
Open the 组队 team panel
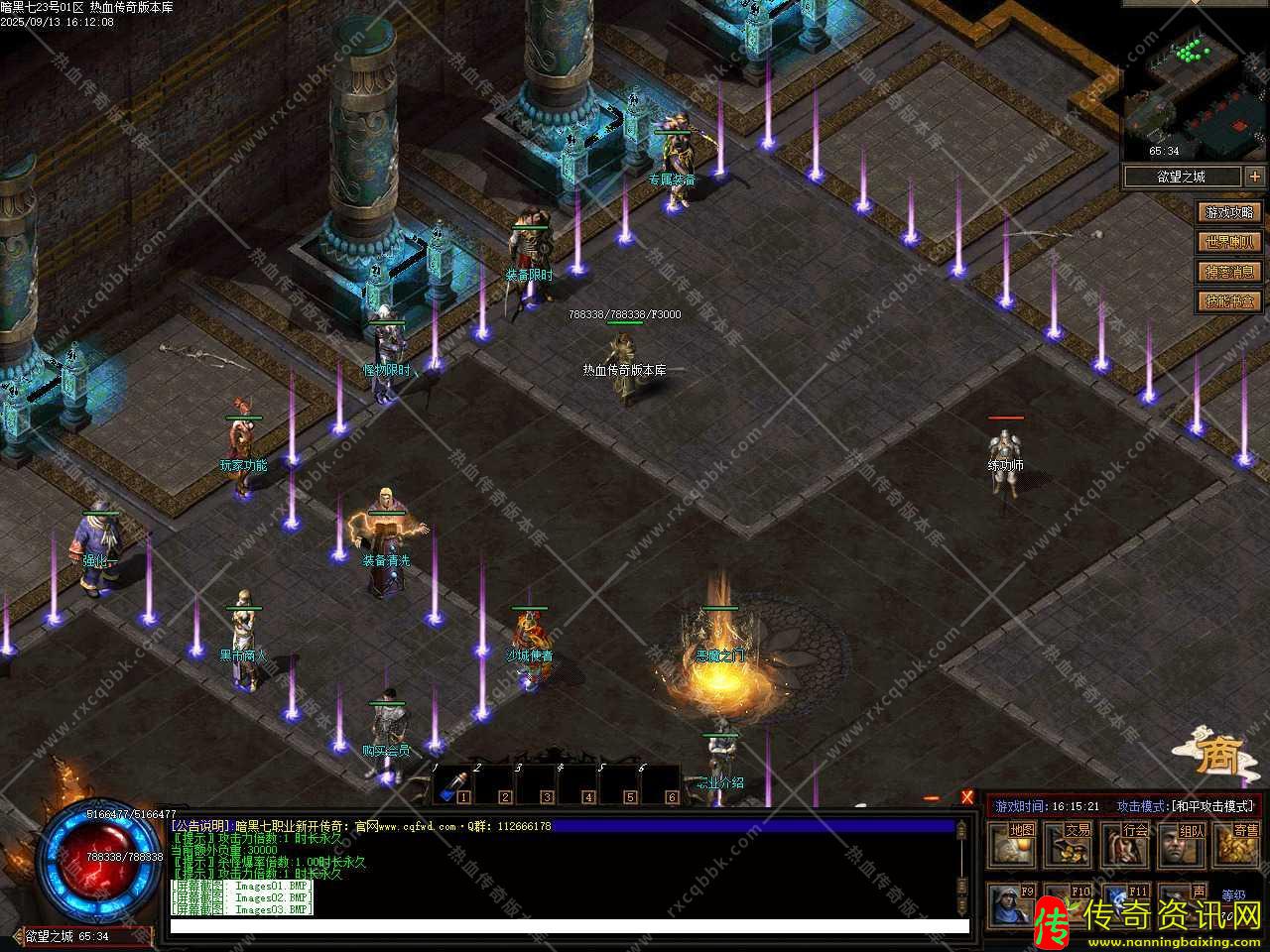pos(1184,844)
